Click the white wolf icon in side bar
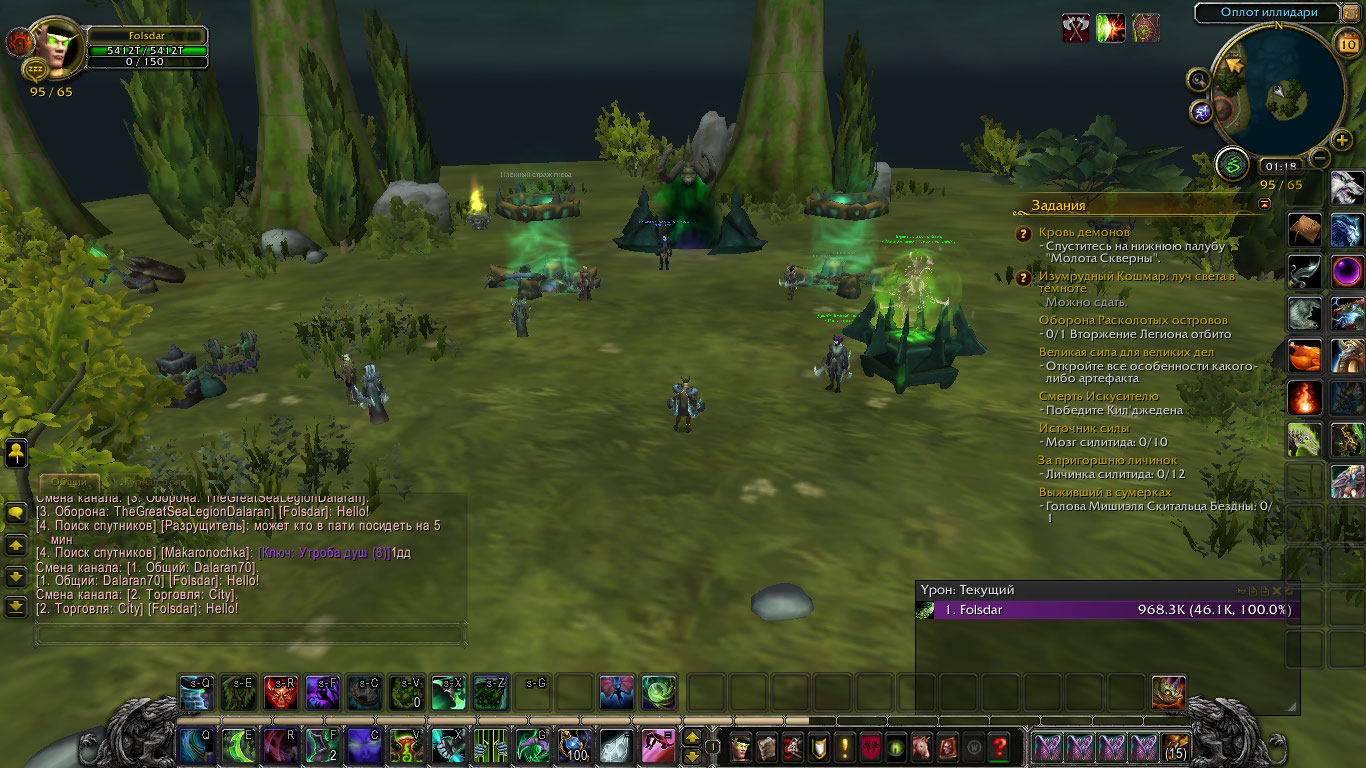The width and height of the screenshot is (1366, 768). tap(1347, 188)
